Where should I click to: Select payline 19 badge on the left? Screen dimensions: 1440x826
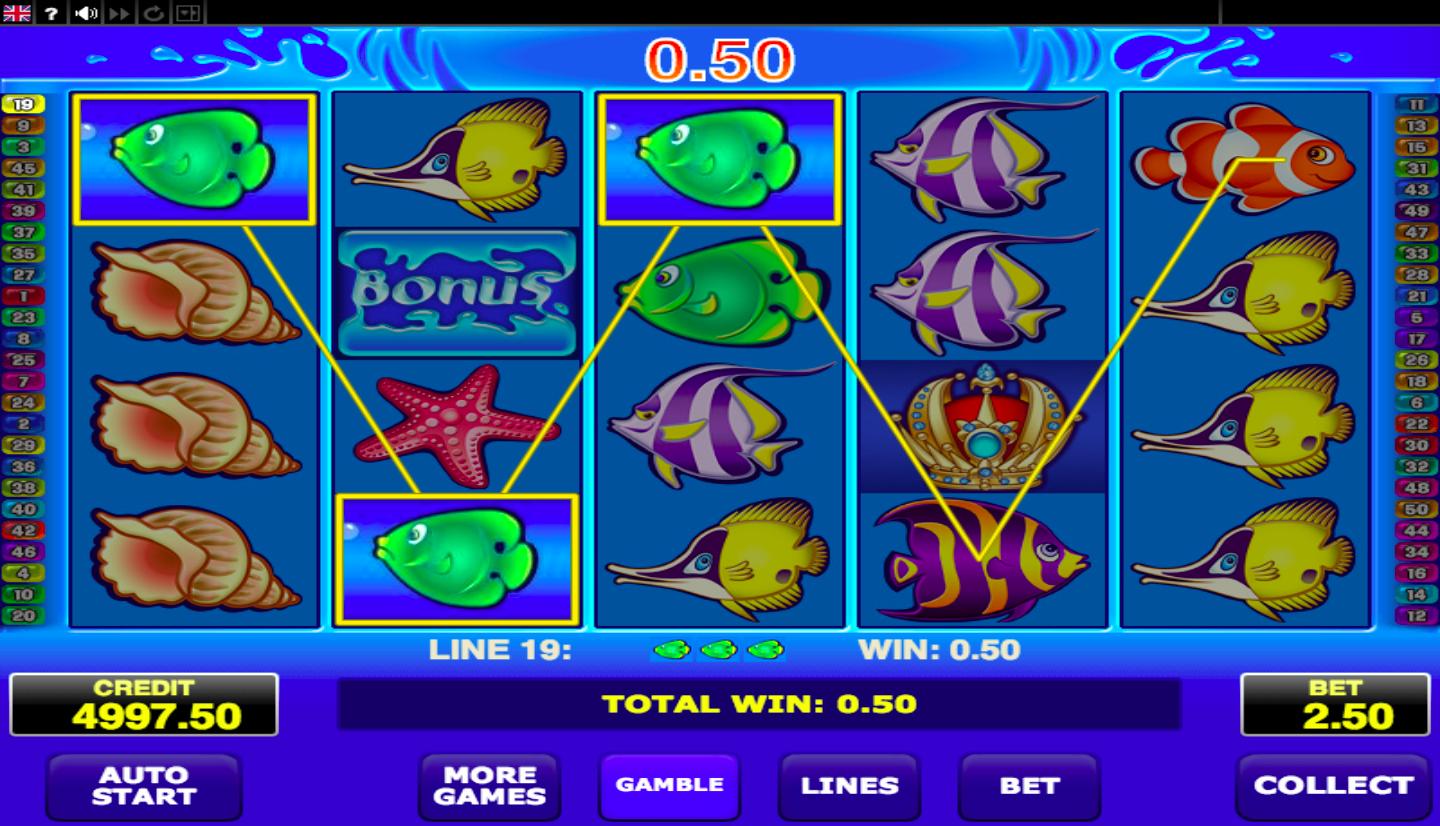(24, 103)
